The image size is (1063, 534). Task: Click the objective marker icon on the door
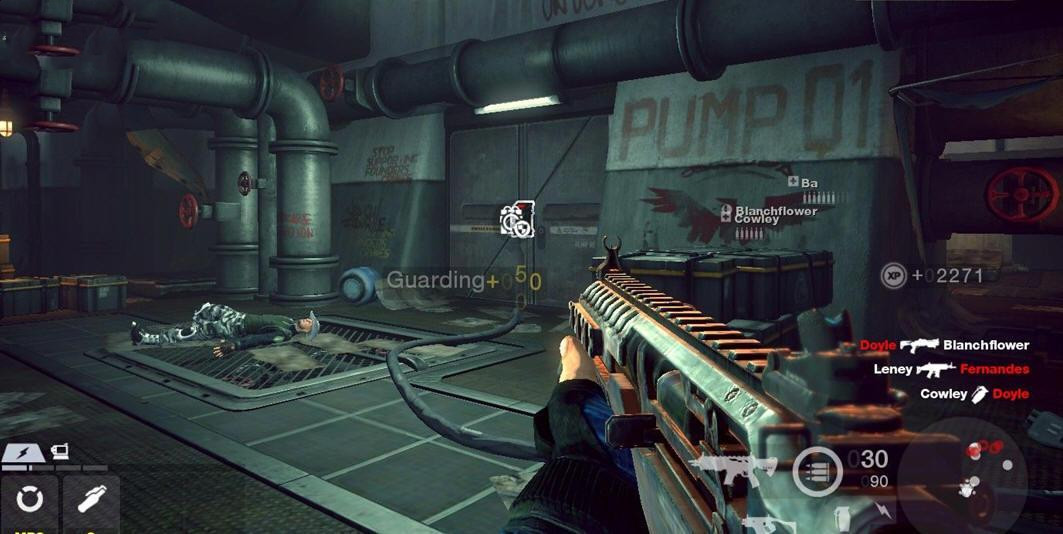[517, 218]
